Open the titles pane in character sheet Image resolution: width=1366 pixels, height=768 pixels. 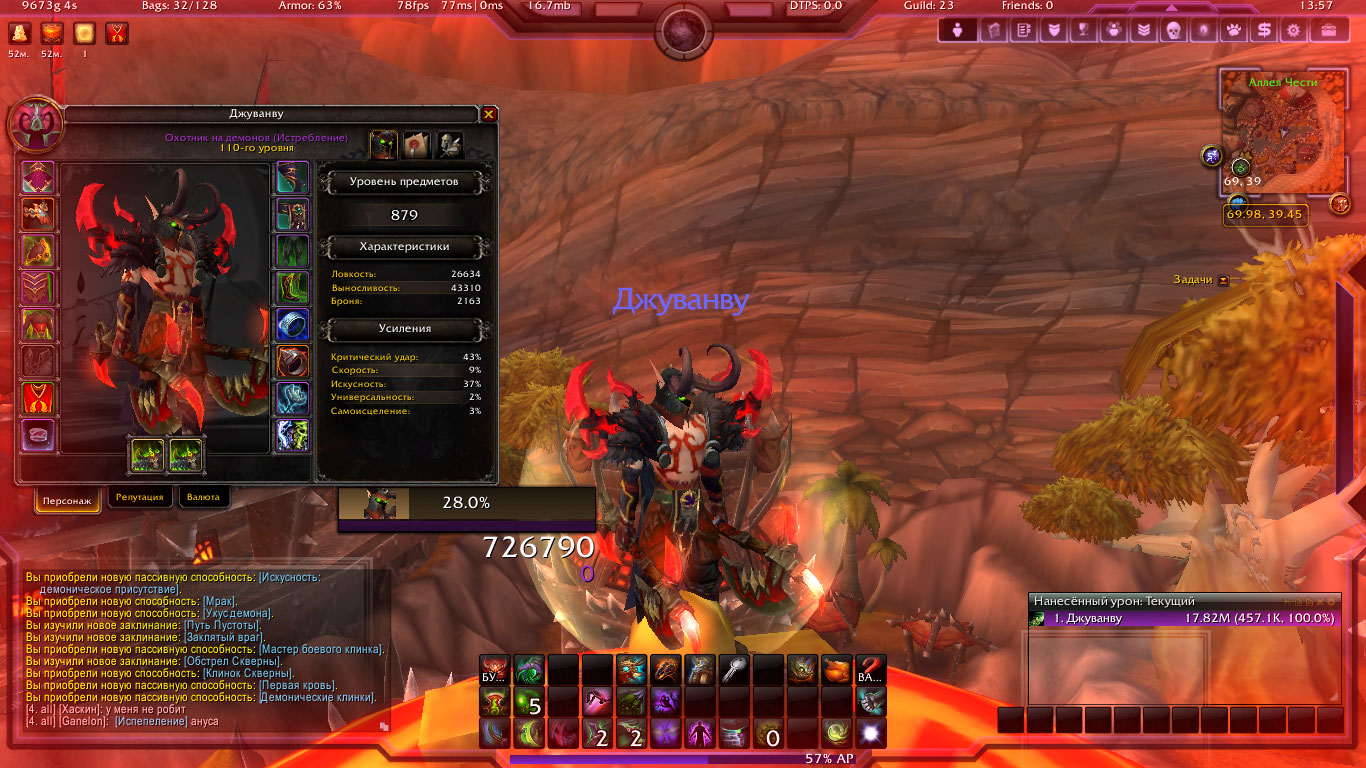coord(416,145)
